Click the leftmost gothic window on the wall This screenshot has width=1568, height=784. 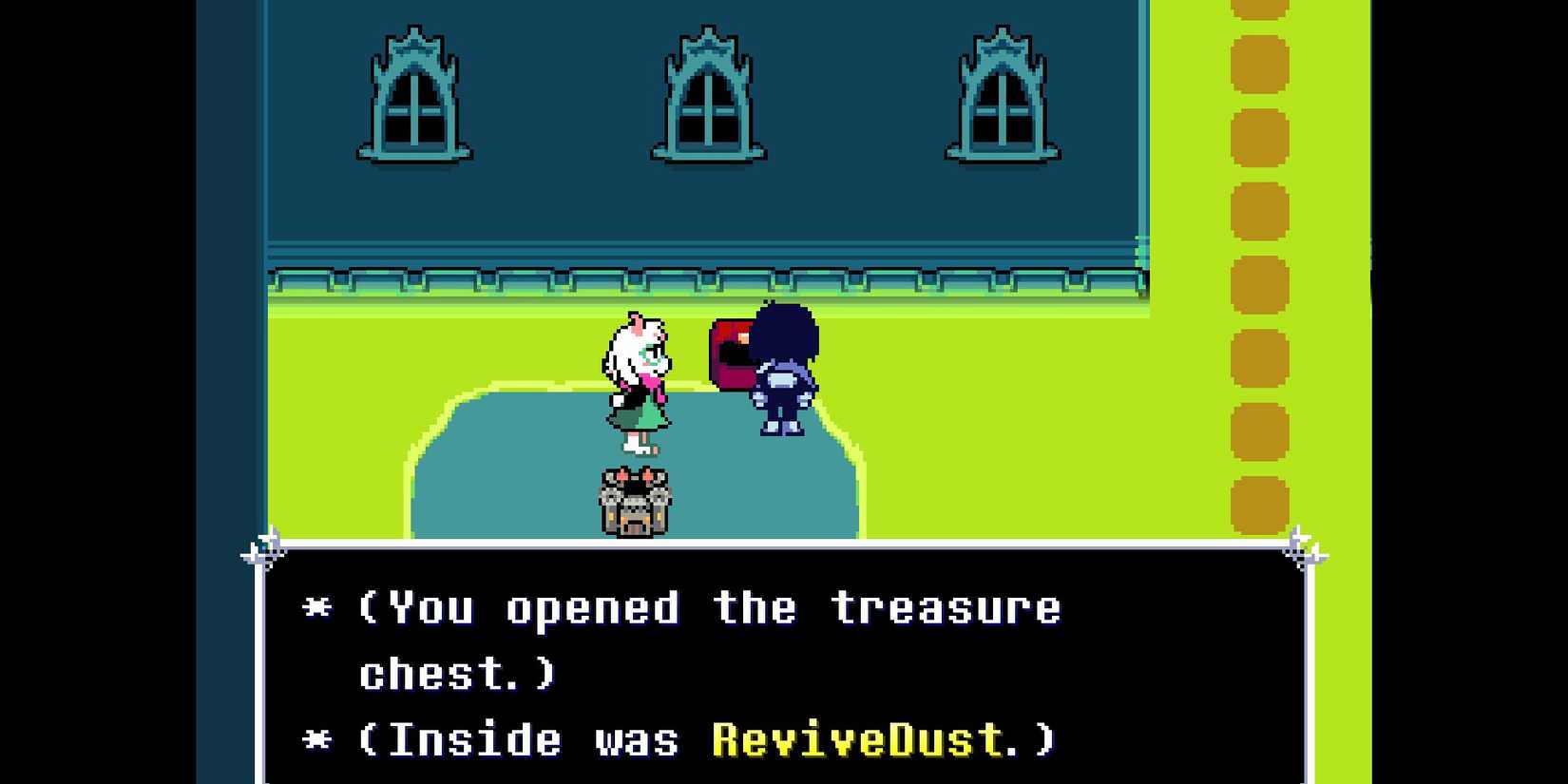click(416, 95)
